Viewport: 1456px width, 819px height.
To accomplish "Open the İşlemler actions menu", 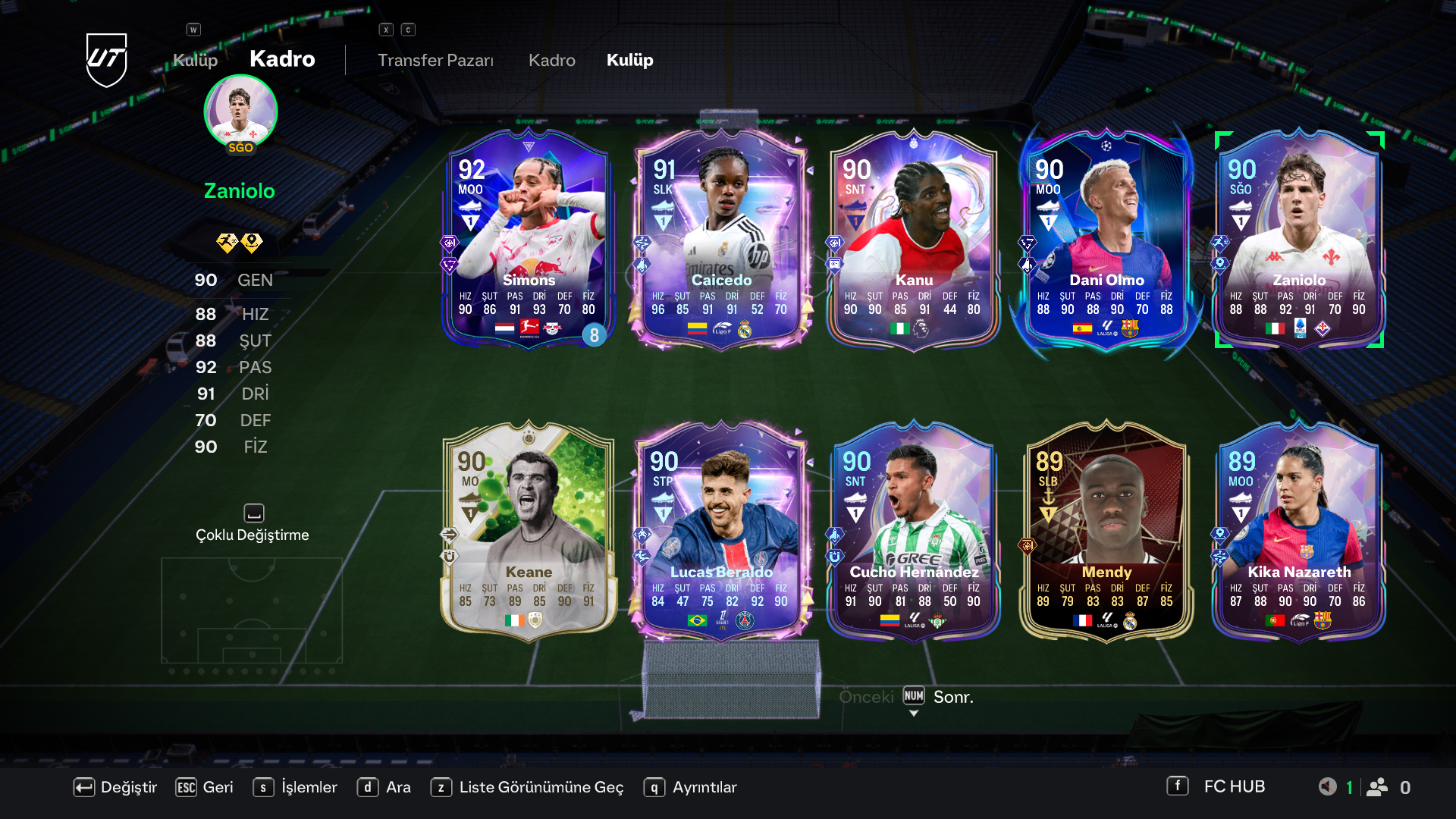I will (x=296, y=787).
